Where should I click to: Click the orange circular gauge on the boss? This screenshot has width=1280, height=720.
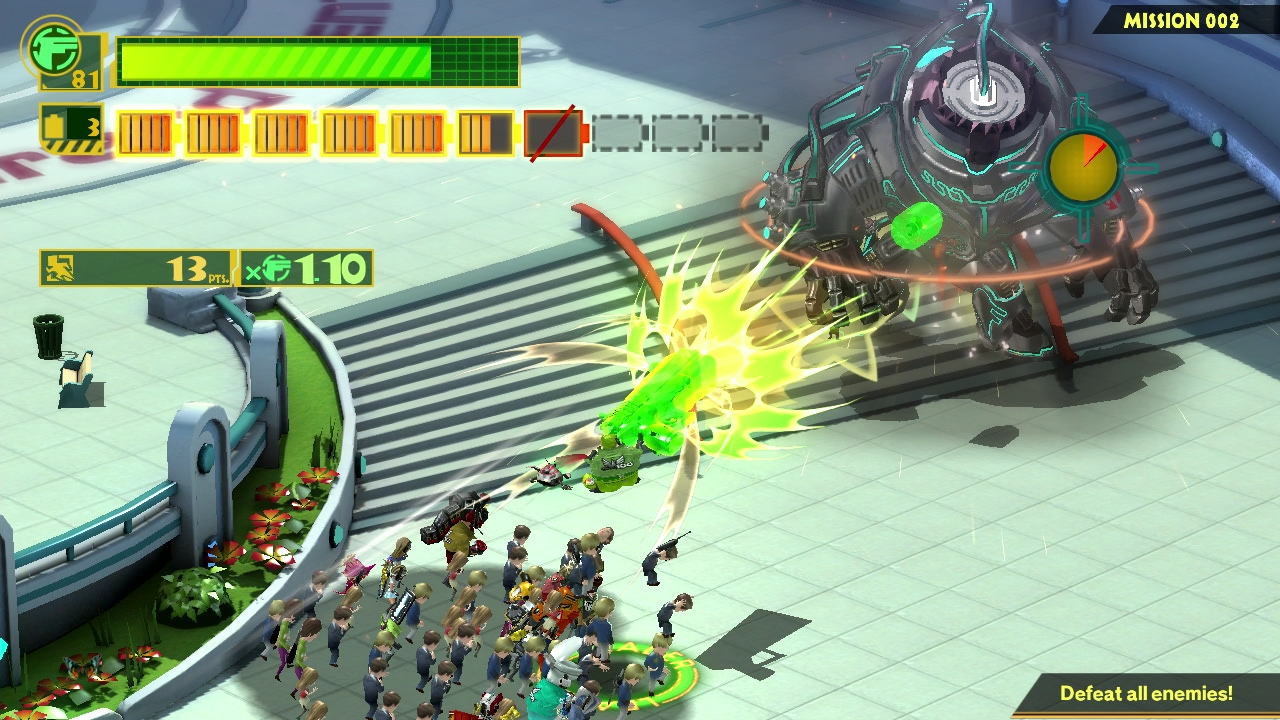[x=1083, y=169]
